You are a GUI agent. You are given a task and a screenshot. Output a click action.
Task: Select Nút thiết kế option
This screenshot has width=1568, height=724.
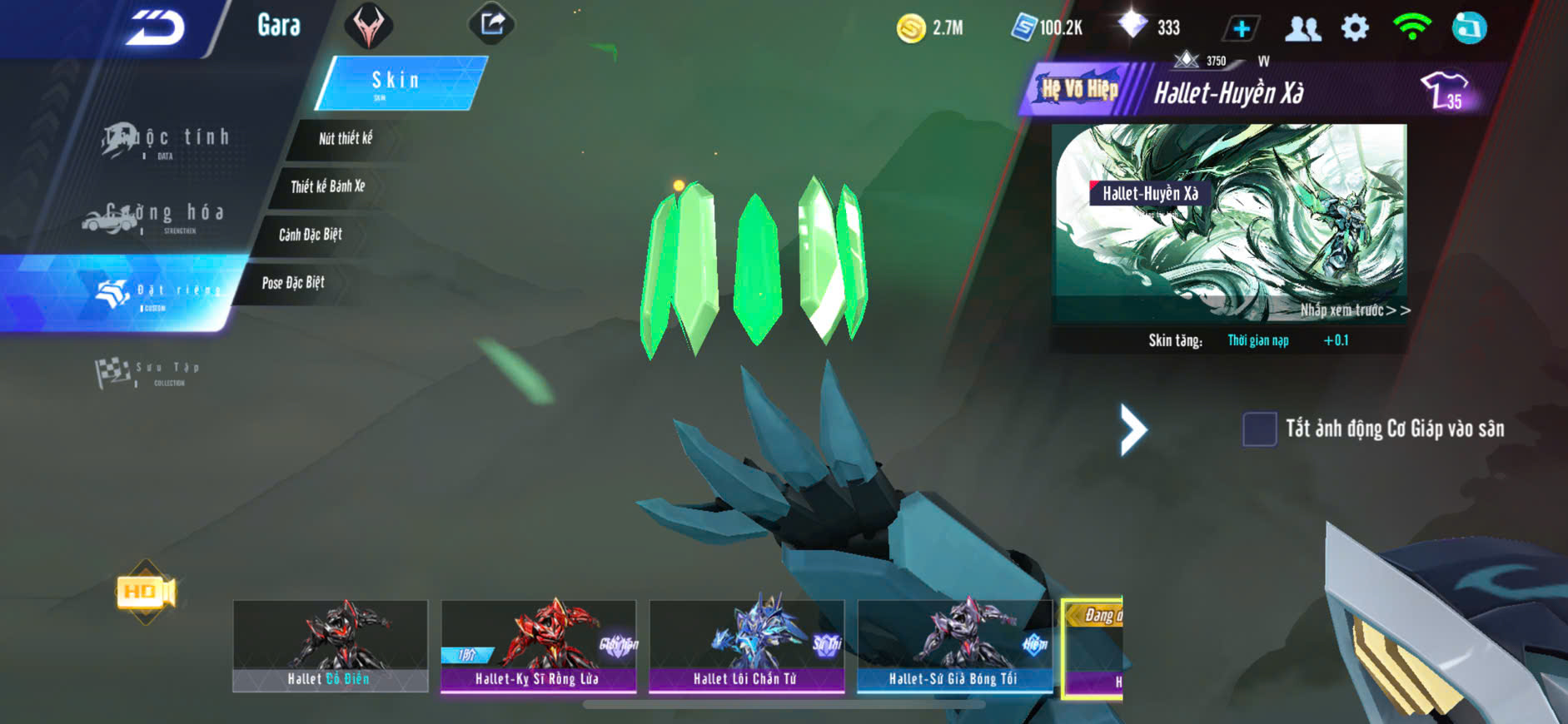(x=346, y=138)
